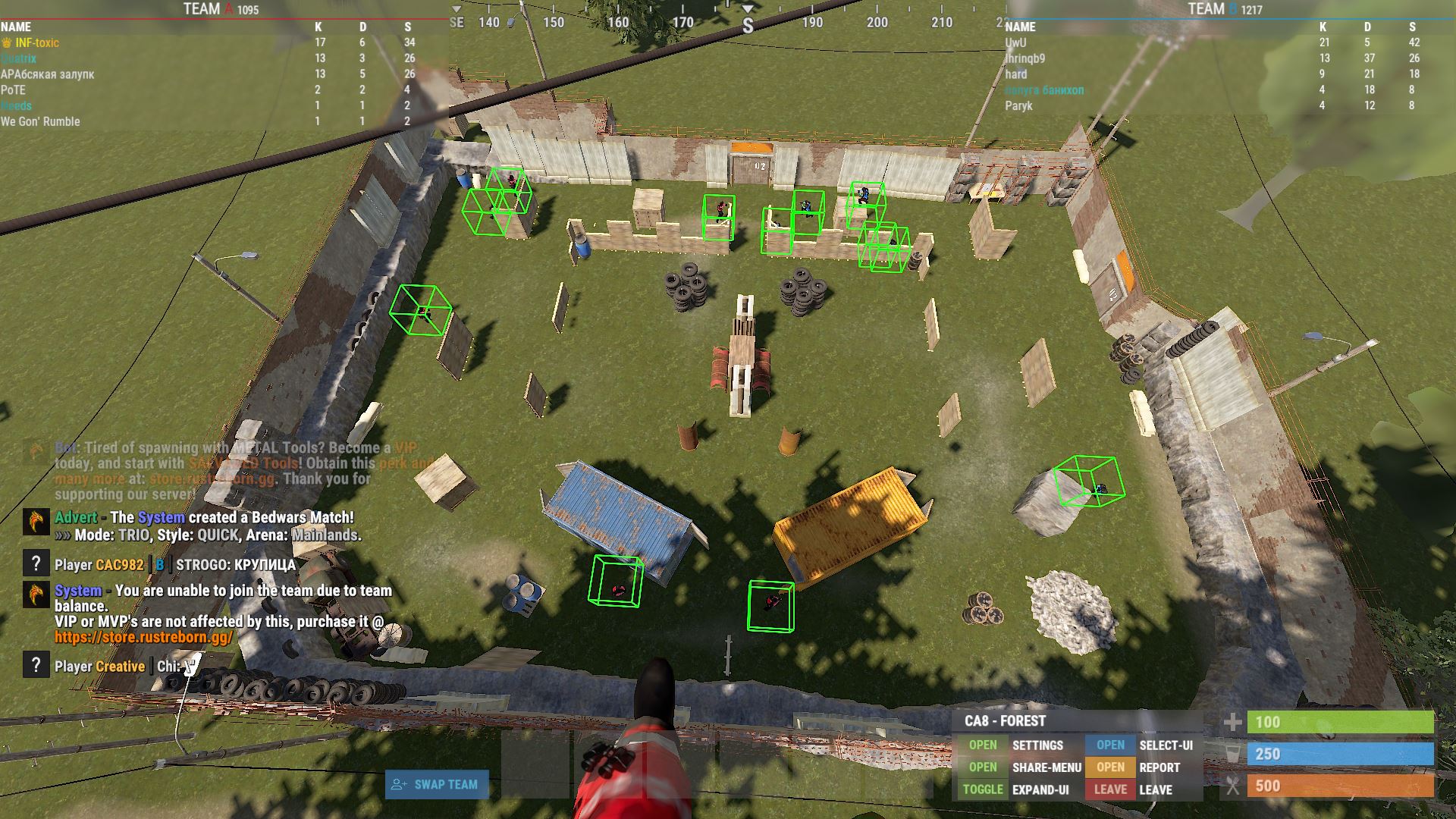Click the person icon on the SWAP TEAM button
Image resolution: width=1456 pixels, height=819 pixels.
click(398, 786)
